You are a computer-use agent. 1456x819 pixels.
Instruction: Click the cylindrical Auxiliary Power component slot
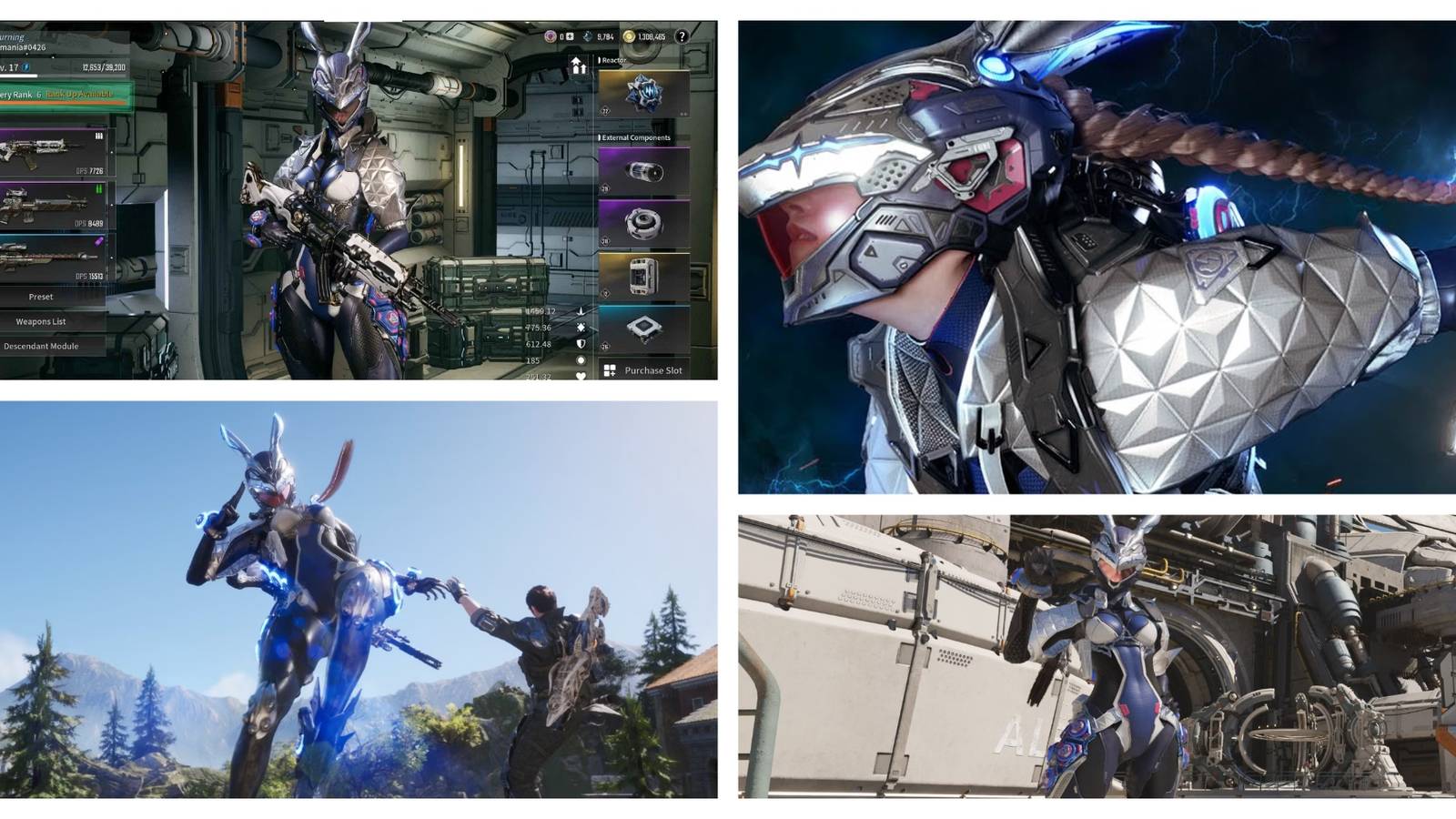coord(645,173)
